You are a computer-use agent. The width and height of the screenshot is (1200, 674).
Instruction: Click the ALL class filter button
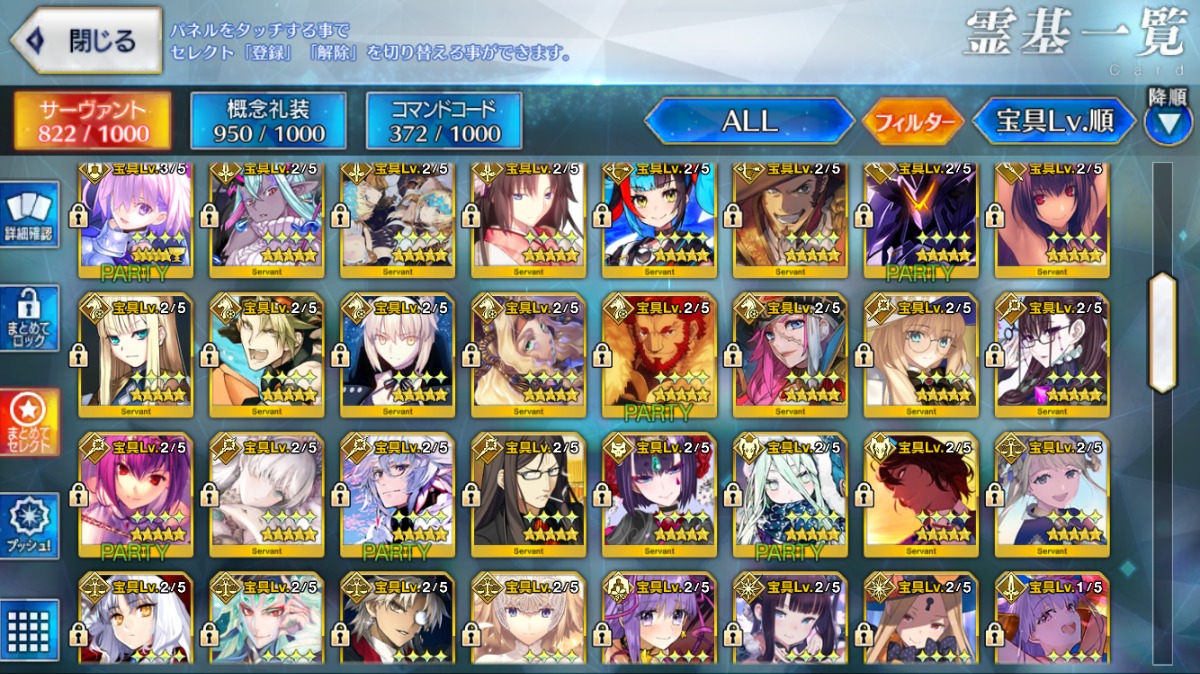point(749,121)
